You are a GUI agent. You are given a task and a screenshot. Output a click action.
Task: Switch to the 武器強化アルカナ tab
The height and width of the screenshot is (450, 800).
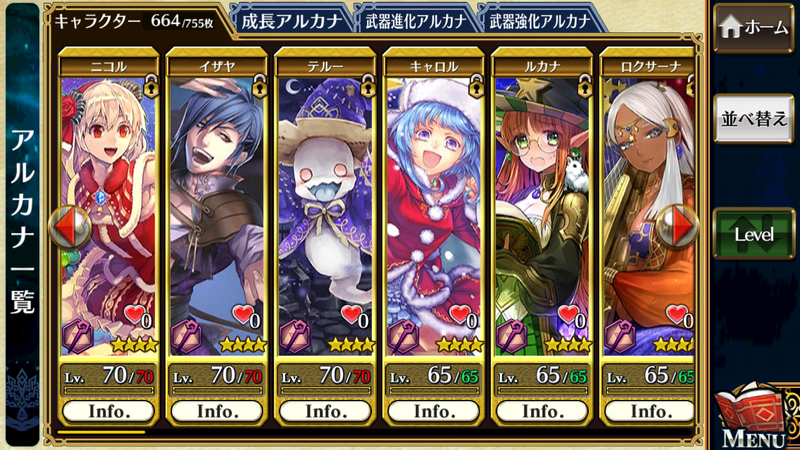pyautogui.click(x=540, y=20)
